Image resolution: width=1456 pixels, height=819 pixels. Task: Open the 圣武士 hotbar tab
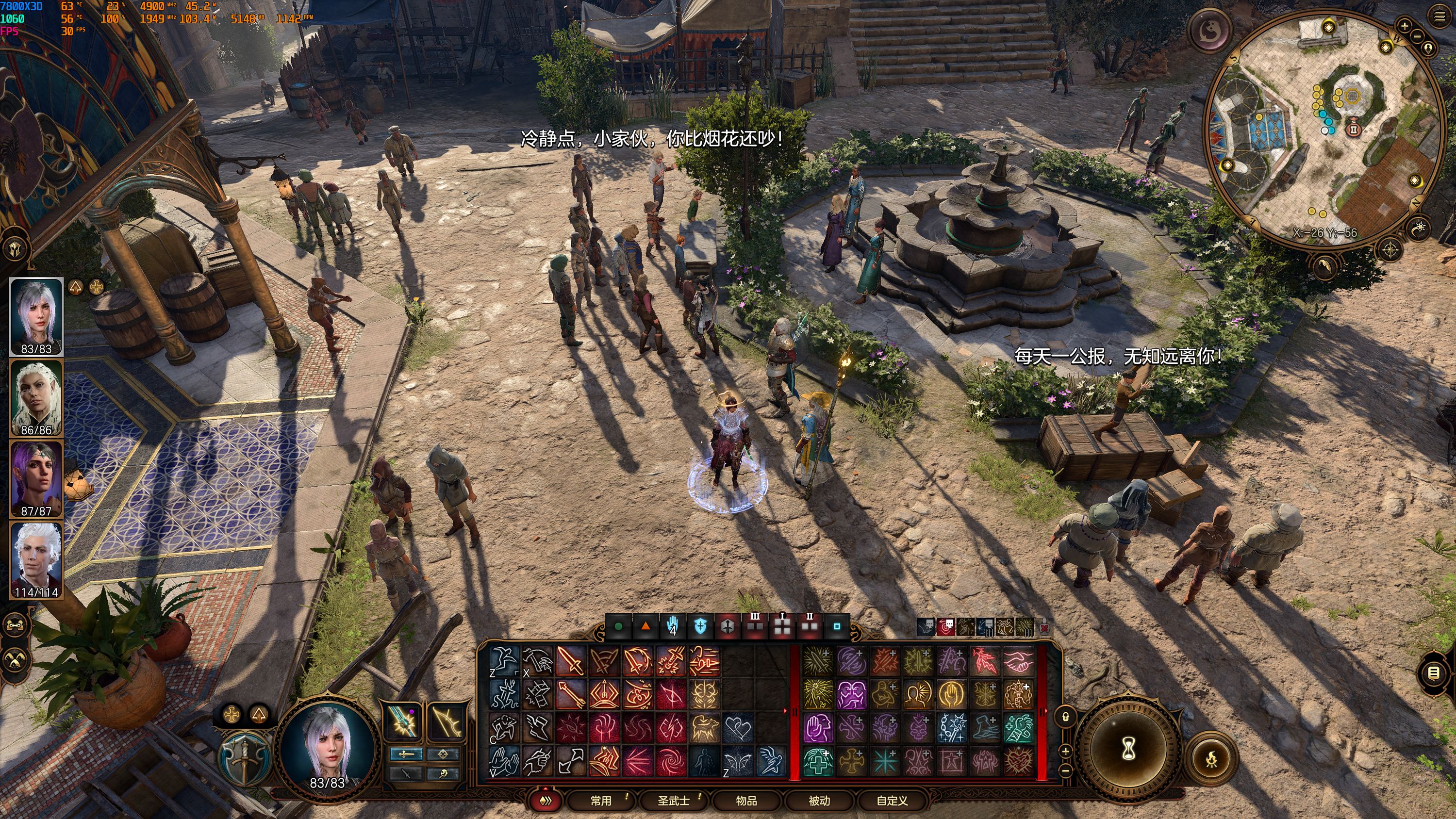coord(673,801)
